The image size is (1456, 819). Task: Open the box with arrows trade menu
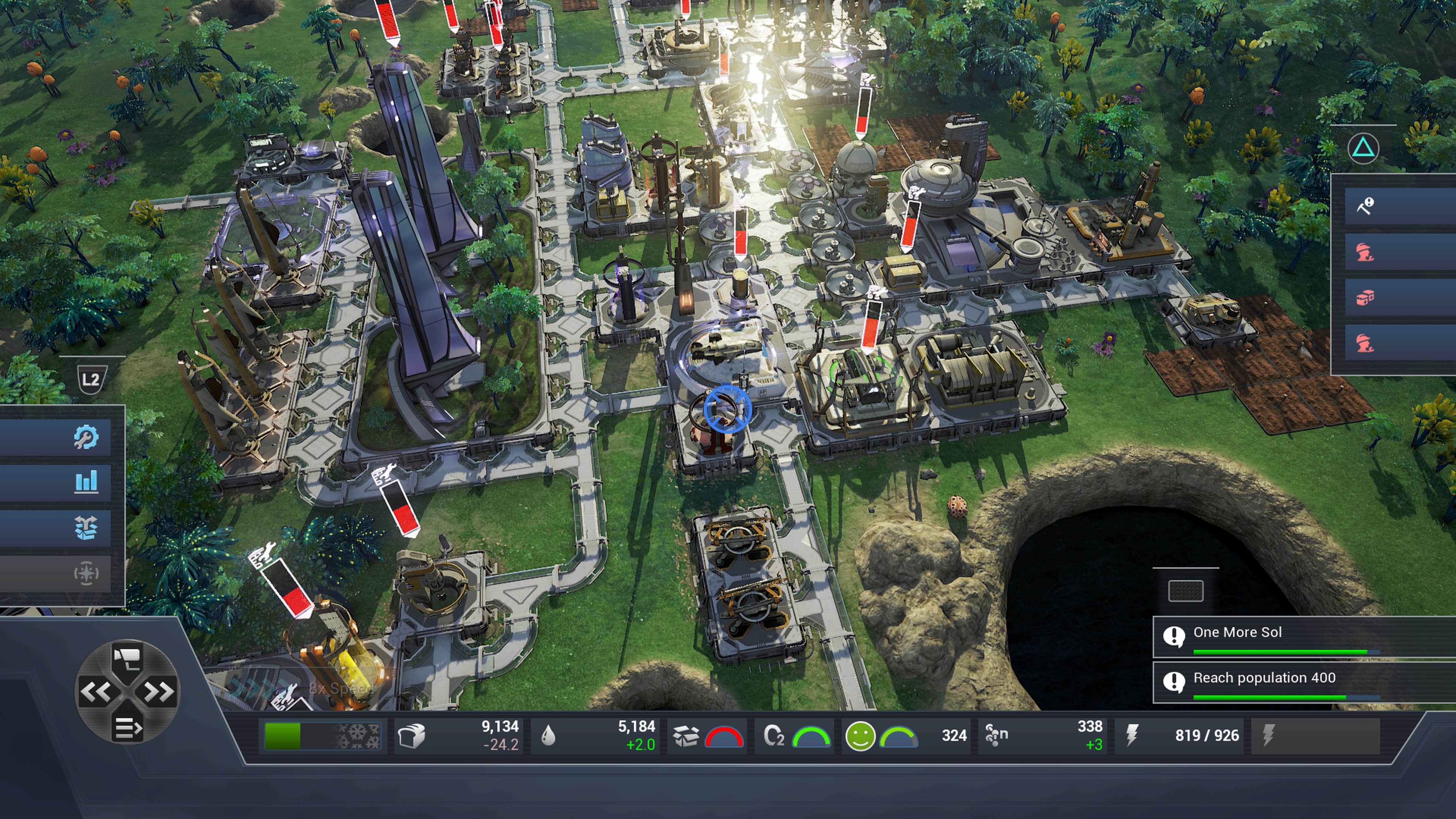[85, 528]
